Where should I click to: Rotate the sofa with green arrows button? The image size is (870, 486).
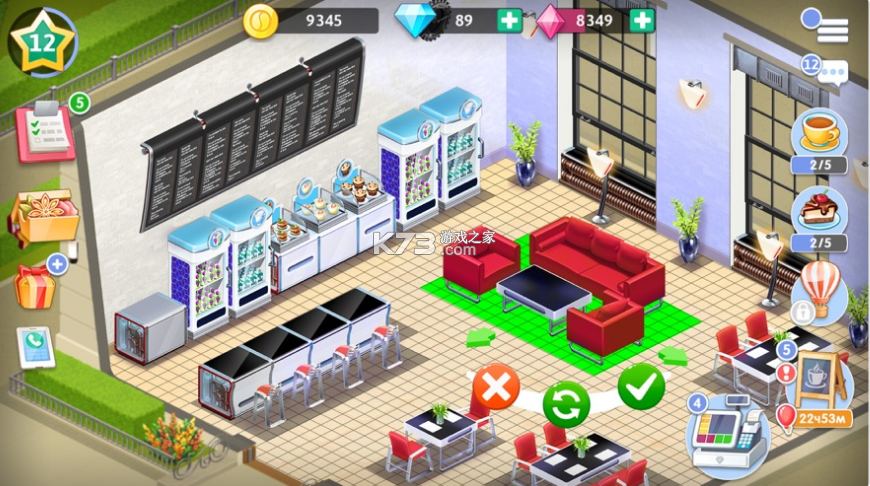point(567,405)
